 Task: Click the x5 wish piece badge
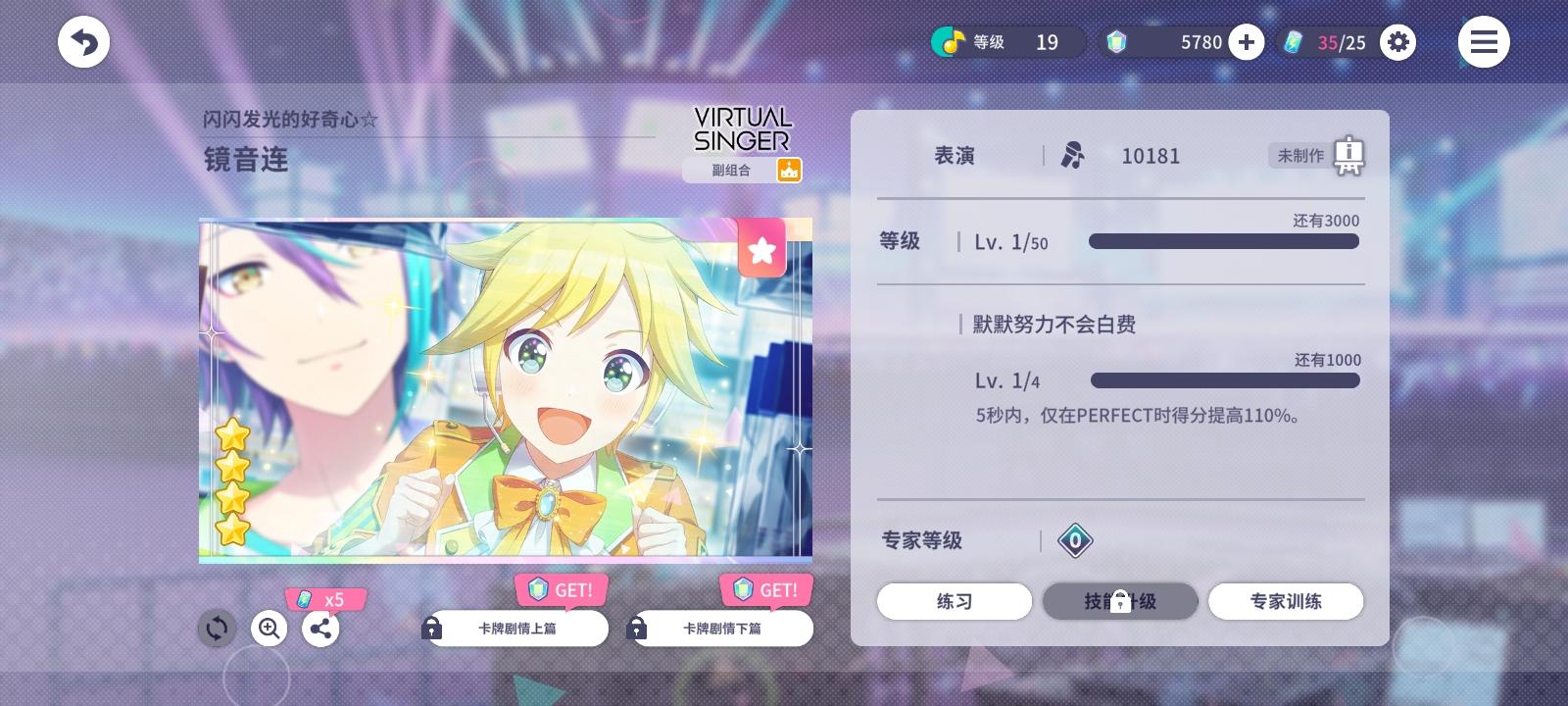pos(326,600)
